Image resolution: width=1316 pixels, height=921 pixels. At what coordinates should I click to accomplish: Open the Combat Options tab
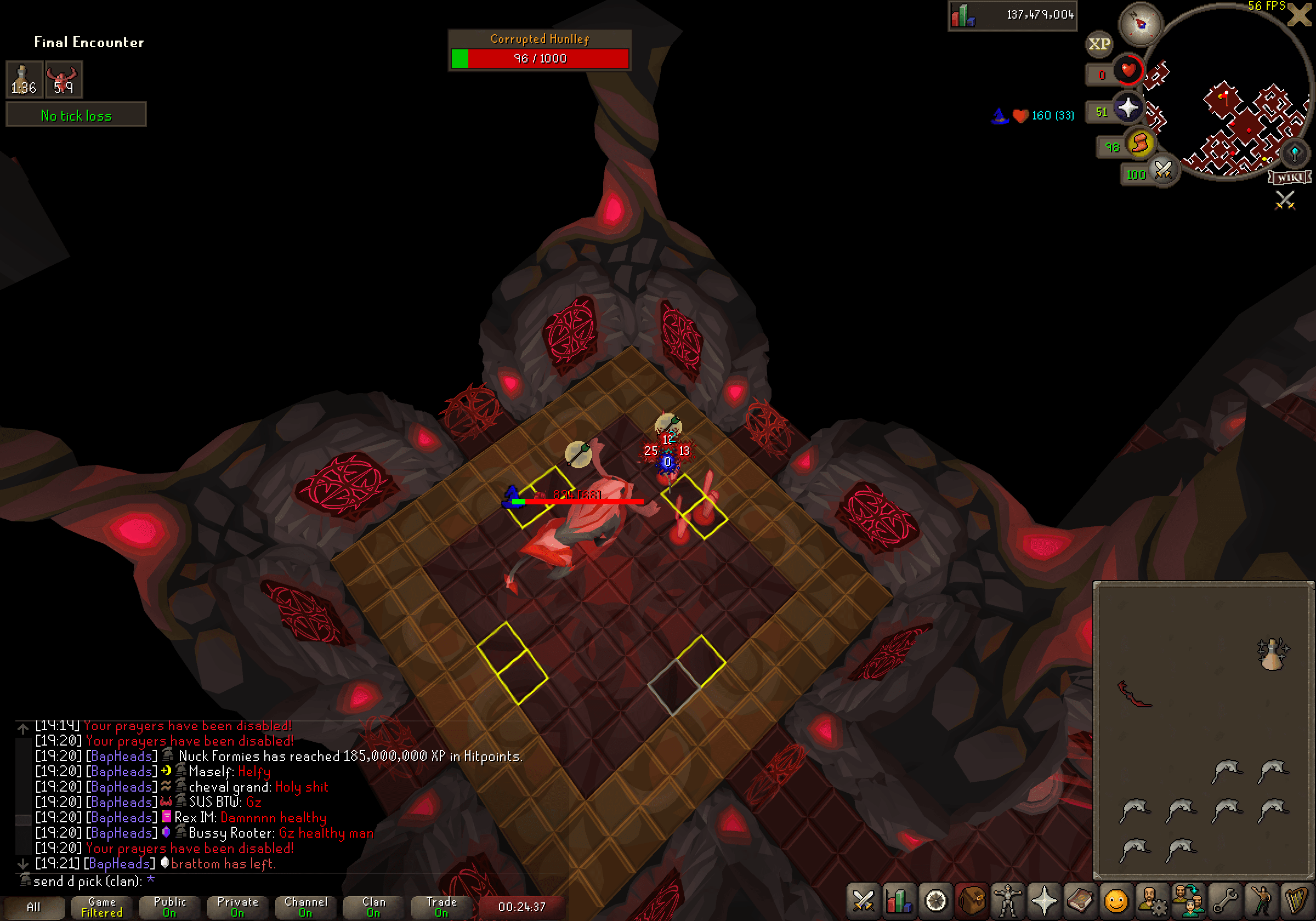(863, 901)
